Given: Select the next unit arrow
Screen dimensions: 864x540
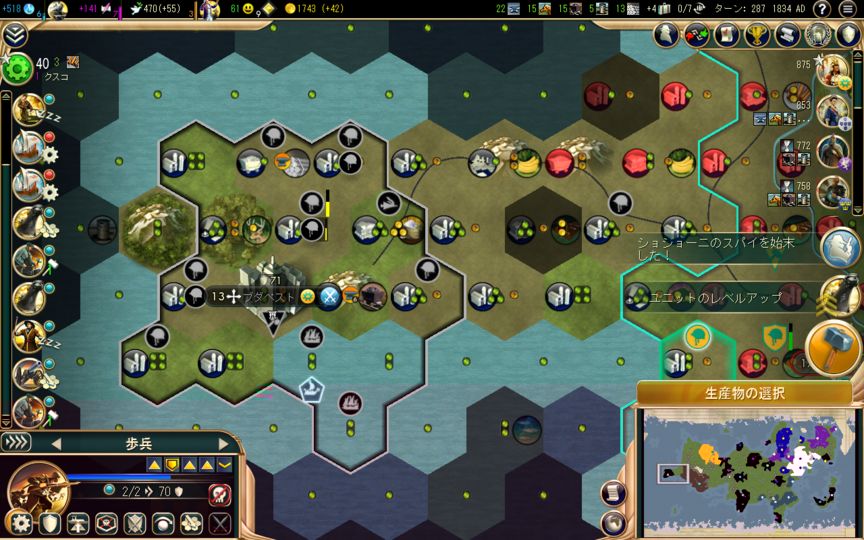Looking at the screenshot, I should [x=223, y=443].
